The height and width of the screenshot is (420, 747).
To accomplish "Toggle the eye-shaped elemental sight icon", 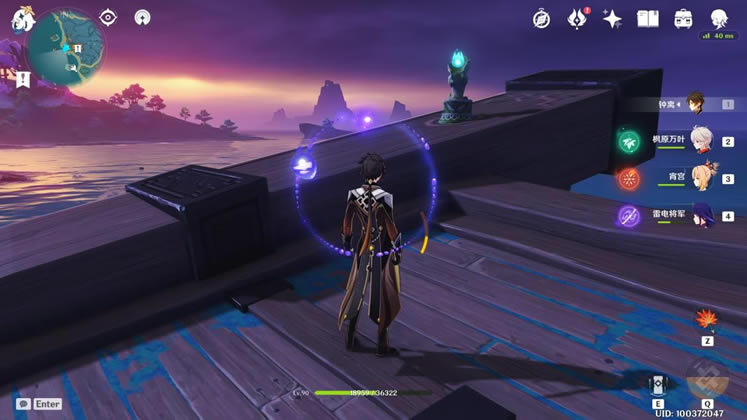I will (109, 17).
